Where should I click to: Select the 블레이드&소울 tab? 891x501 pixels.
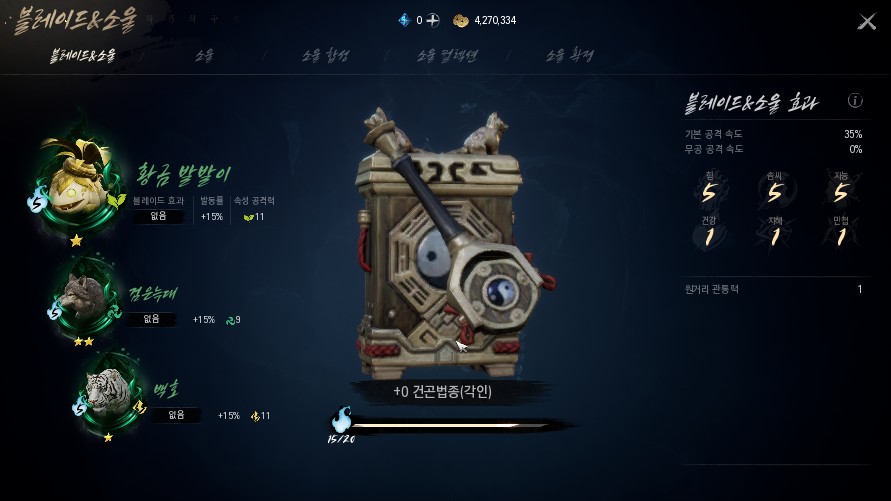[83, 56]
